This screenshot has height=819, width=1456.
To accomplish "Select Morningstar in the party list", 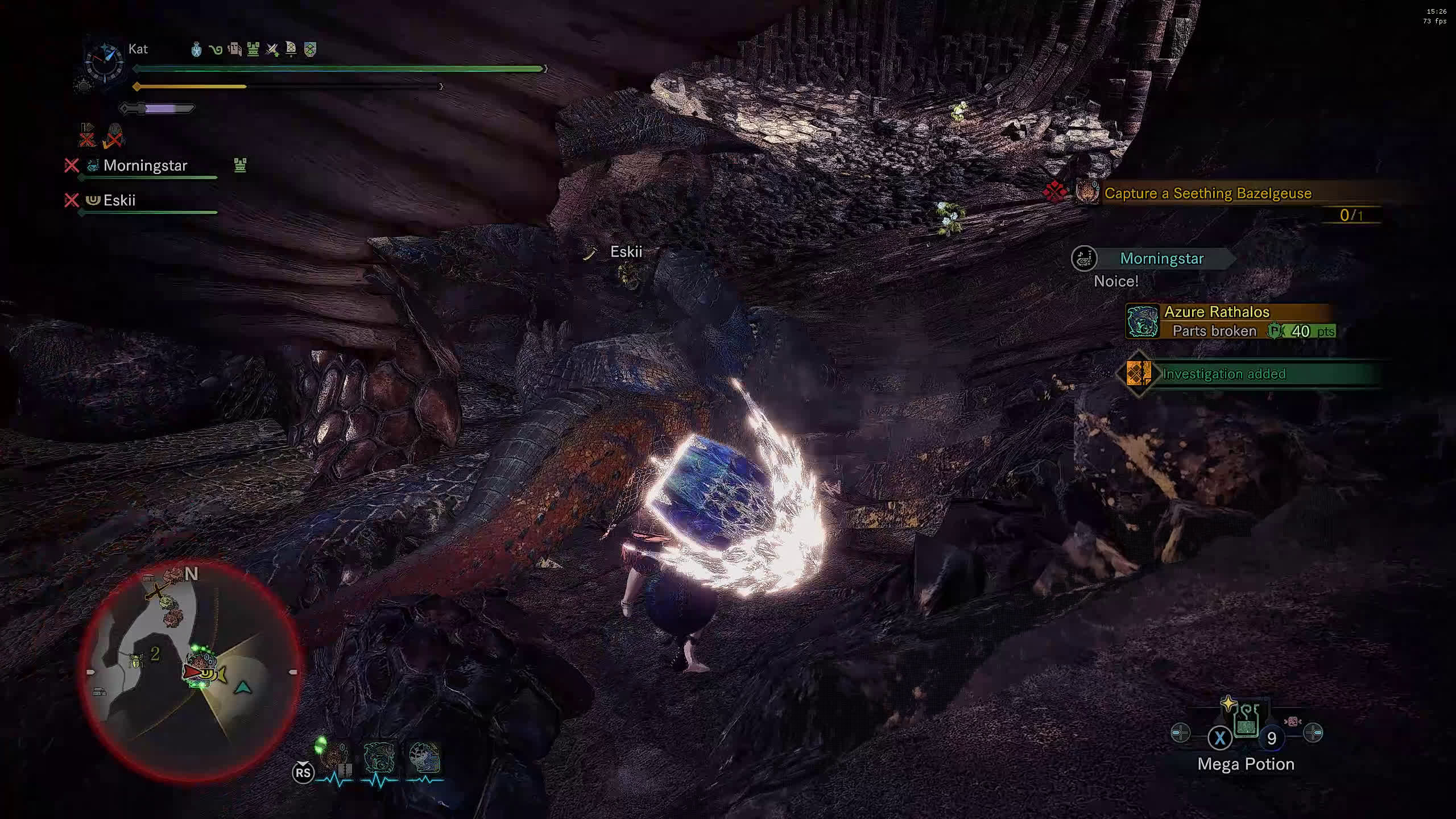I will coord(145,166).
